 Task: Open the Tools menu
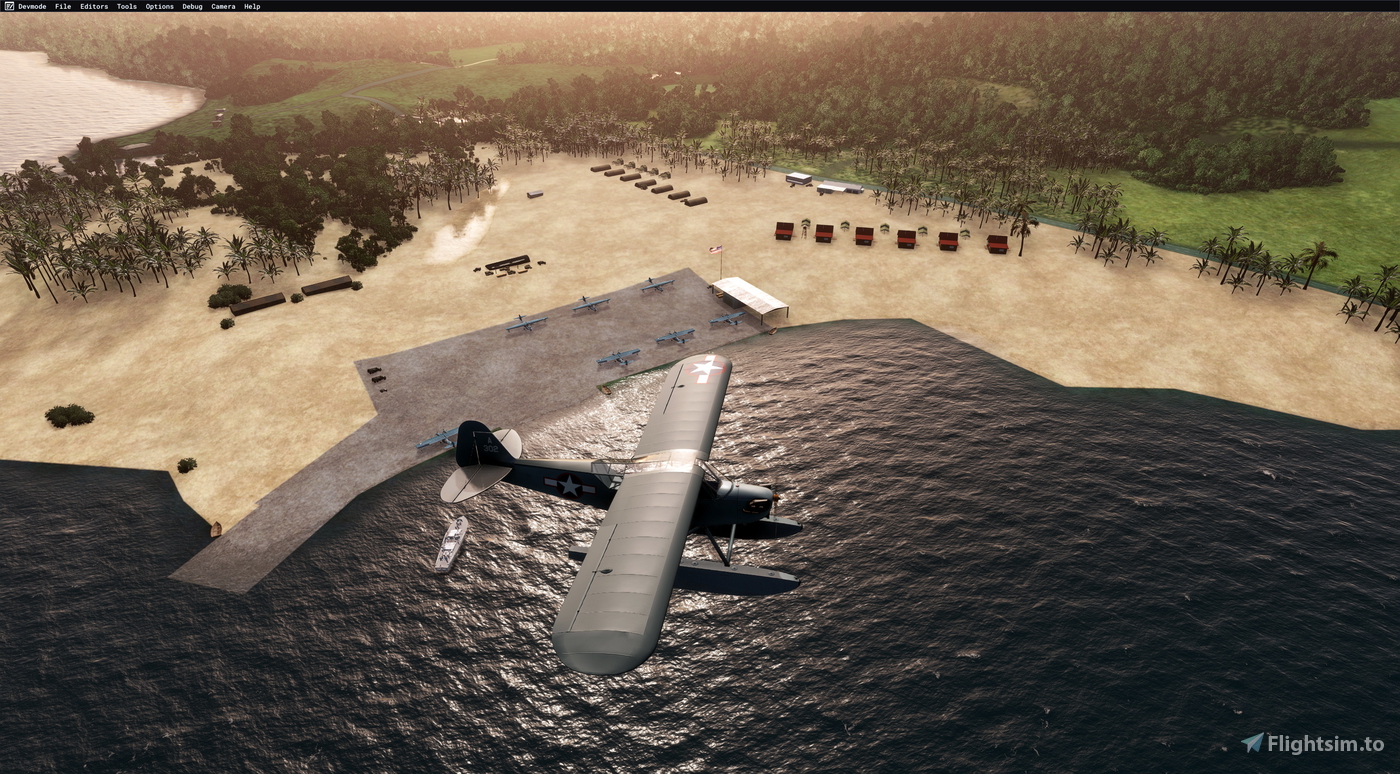[x=125, y=5]
